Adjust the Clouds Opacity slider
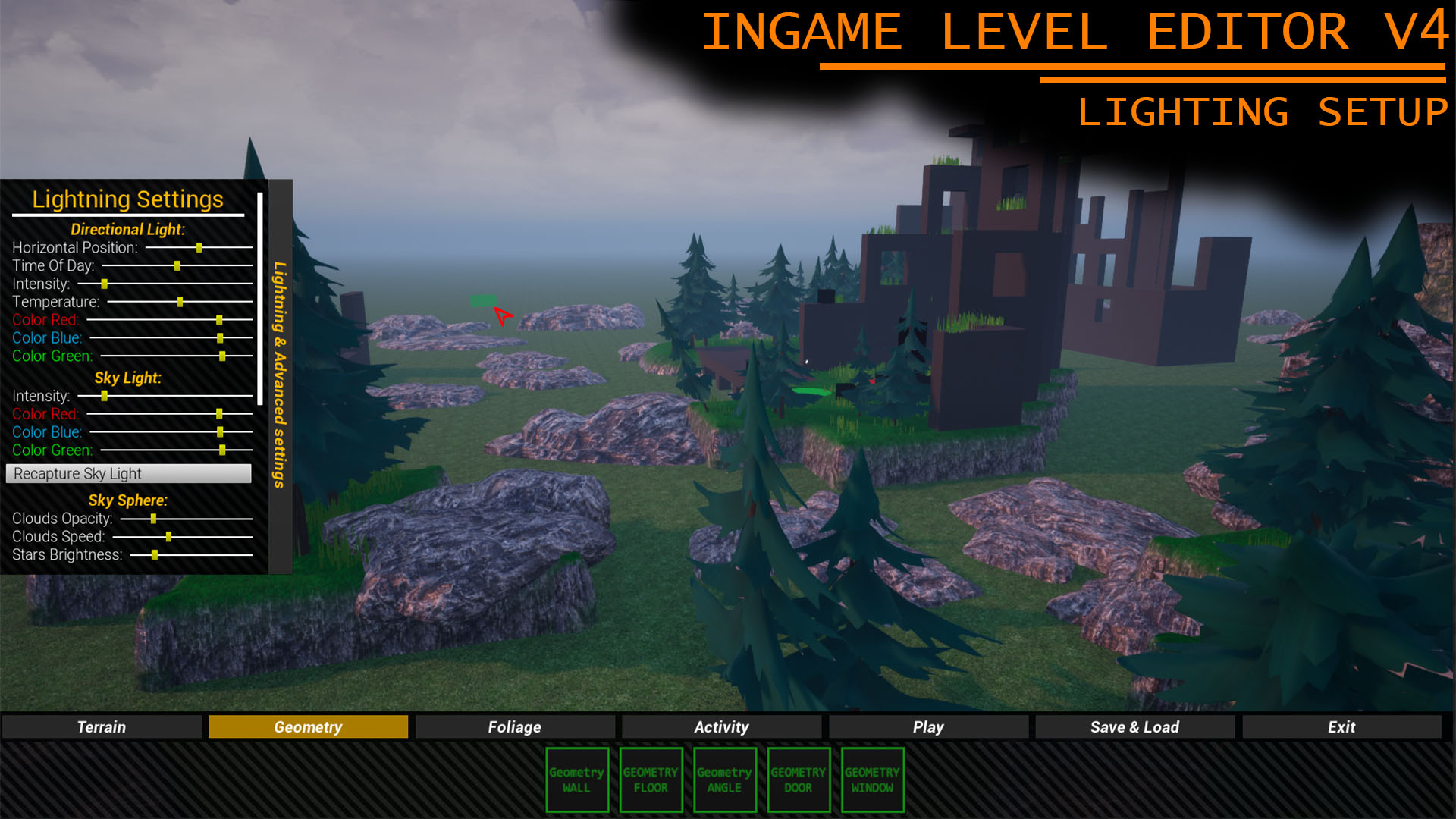This screenshot has width=1456, height=819. (155, 519)
